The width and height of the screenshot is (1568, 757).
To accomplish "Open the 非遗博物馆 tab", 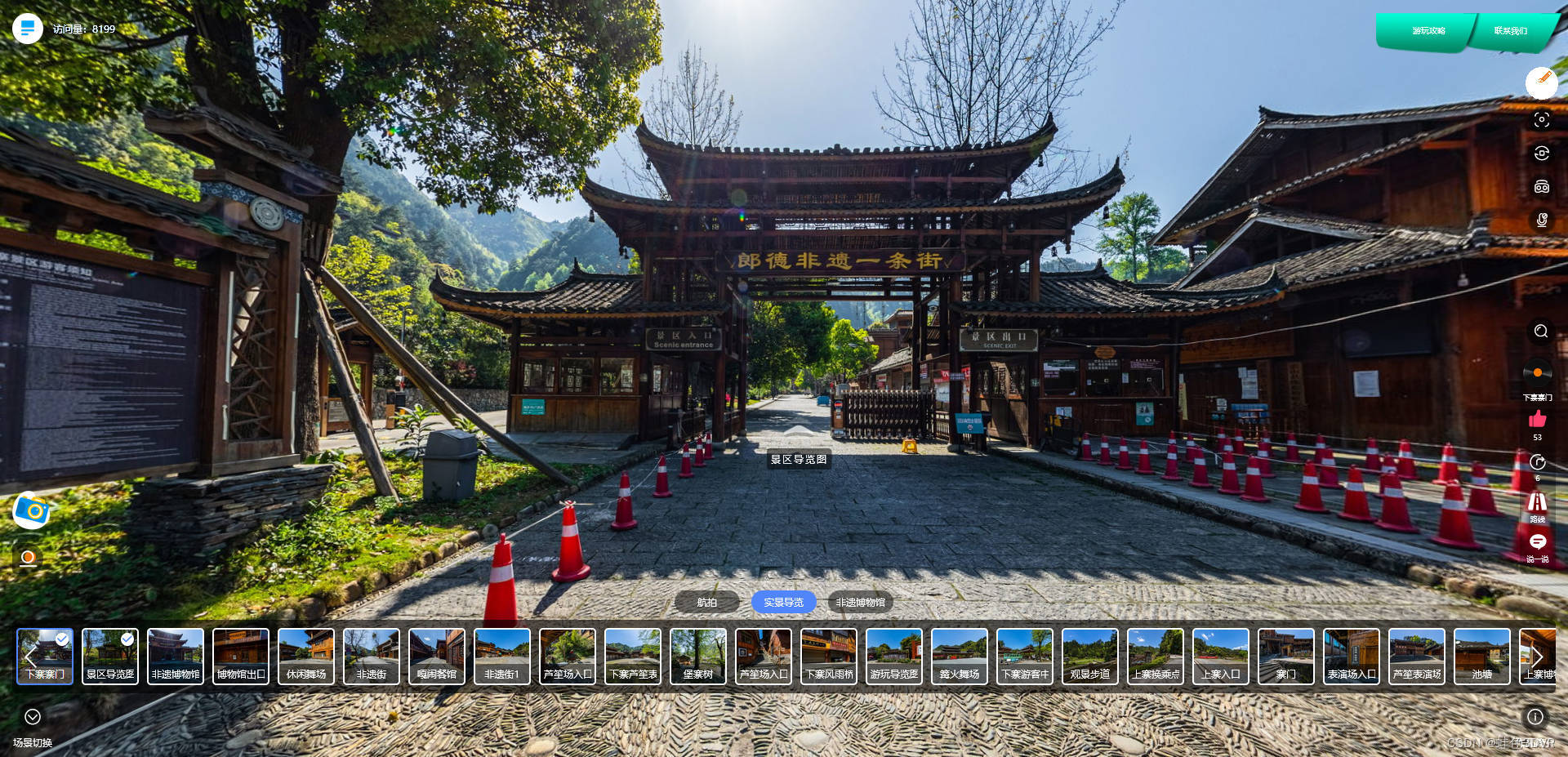I will (x=860, y=603).
